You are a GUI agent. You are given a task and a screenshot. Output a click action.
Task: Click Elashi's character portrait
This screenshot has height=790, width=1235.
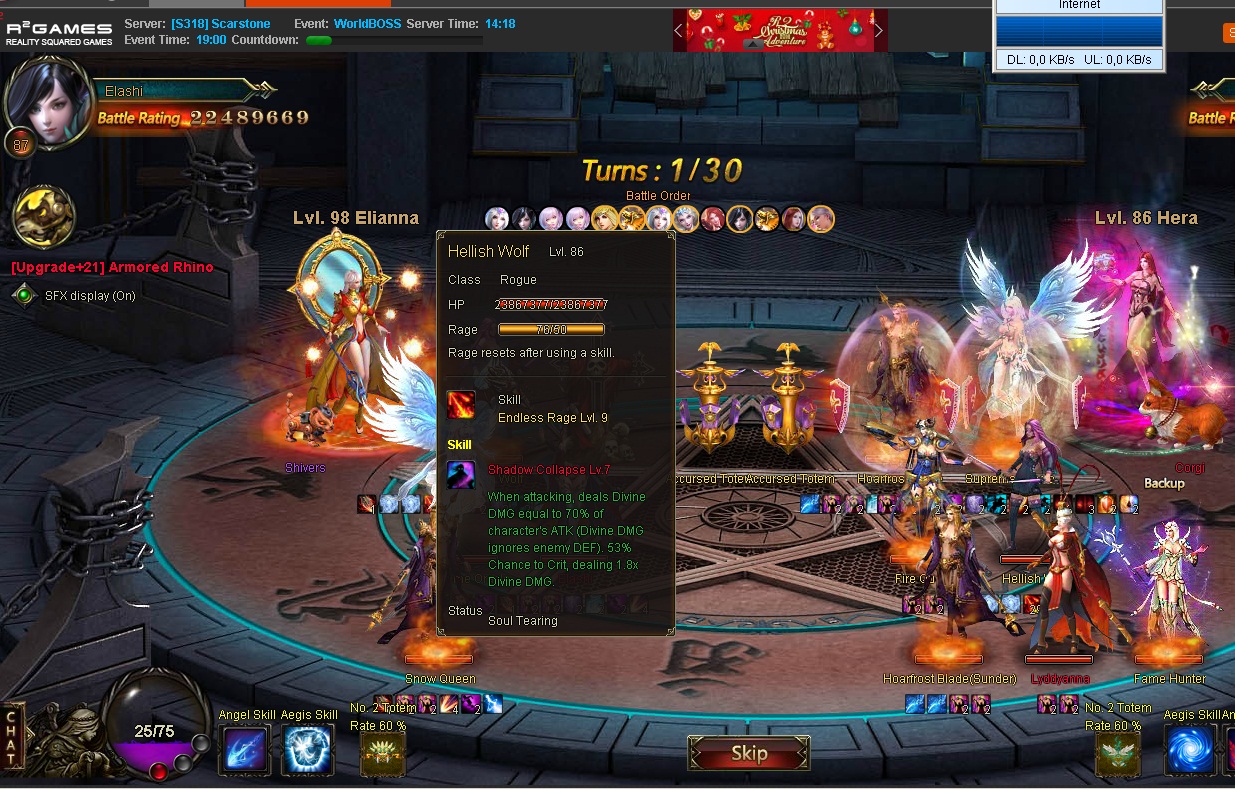tap(46, 103)
